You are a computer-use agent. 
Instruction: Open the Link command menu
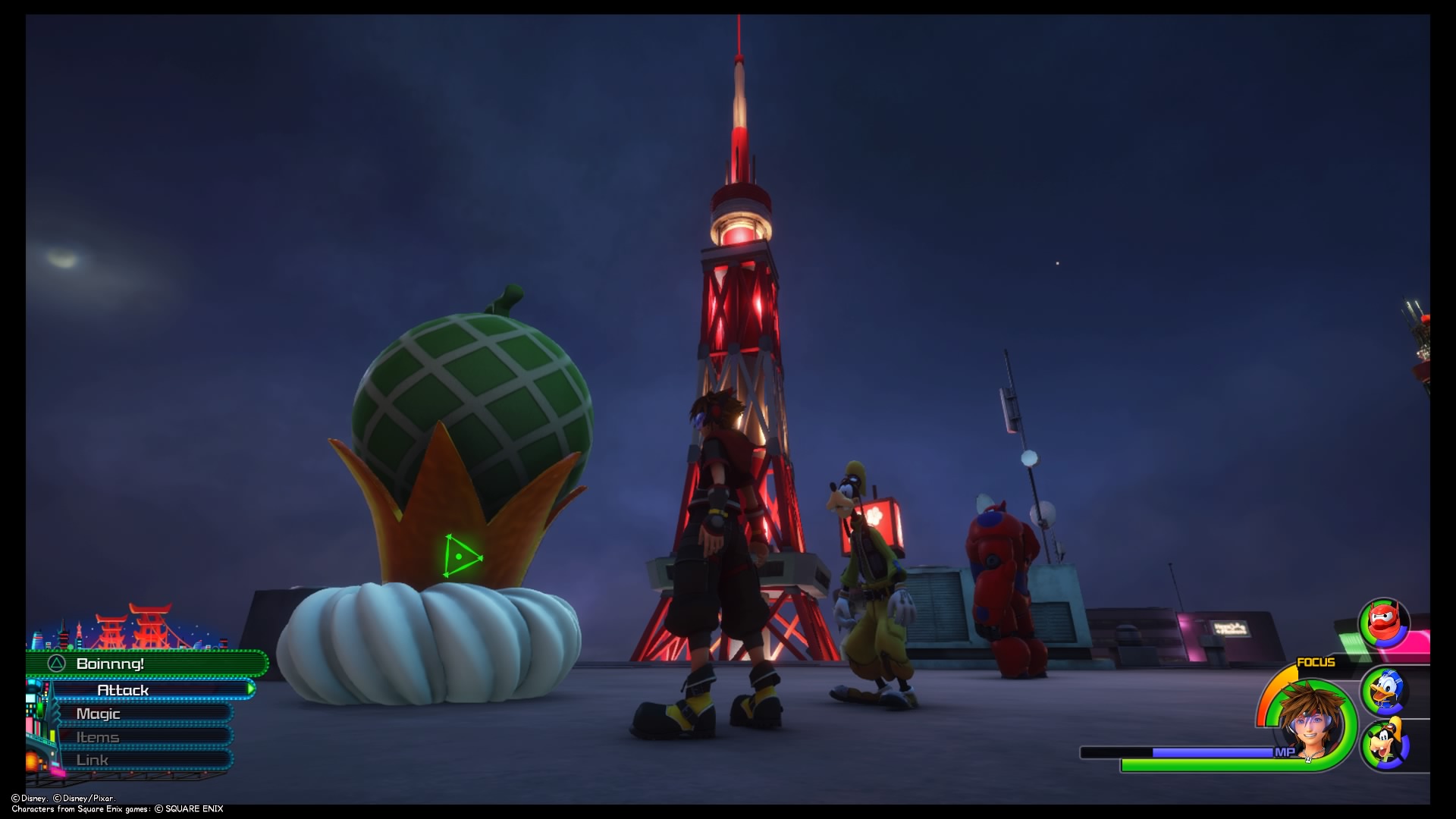tap(93, 760)
